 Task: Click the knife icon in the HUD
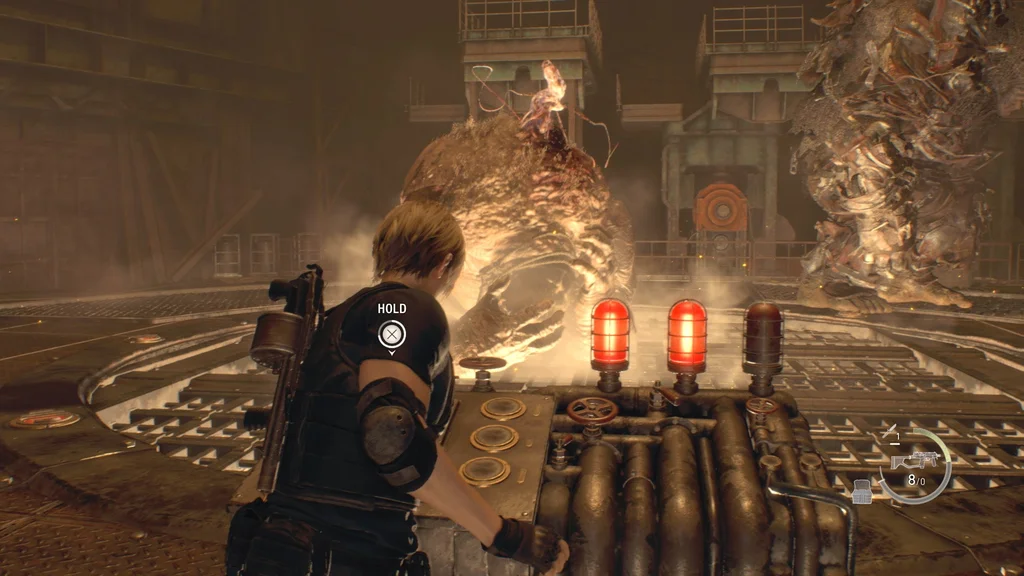[891, 430]
